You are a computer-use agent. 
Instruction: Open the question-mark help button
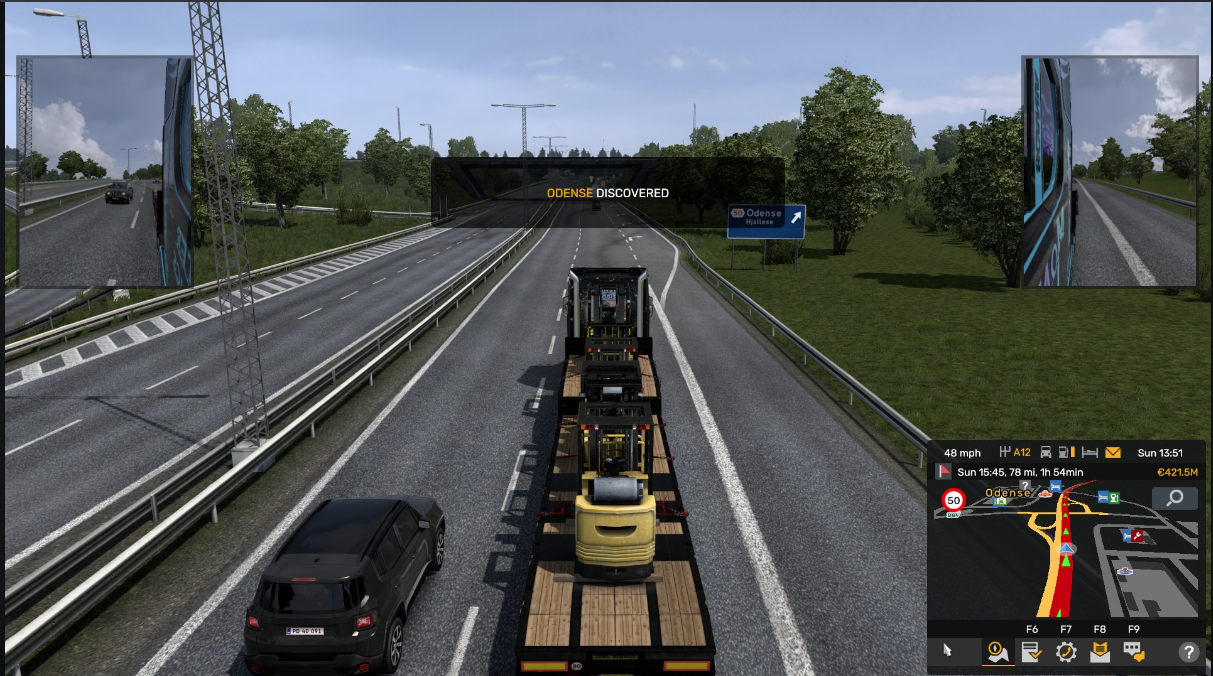pos(1189,652)
